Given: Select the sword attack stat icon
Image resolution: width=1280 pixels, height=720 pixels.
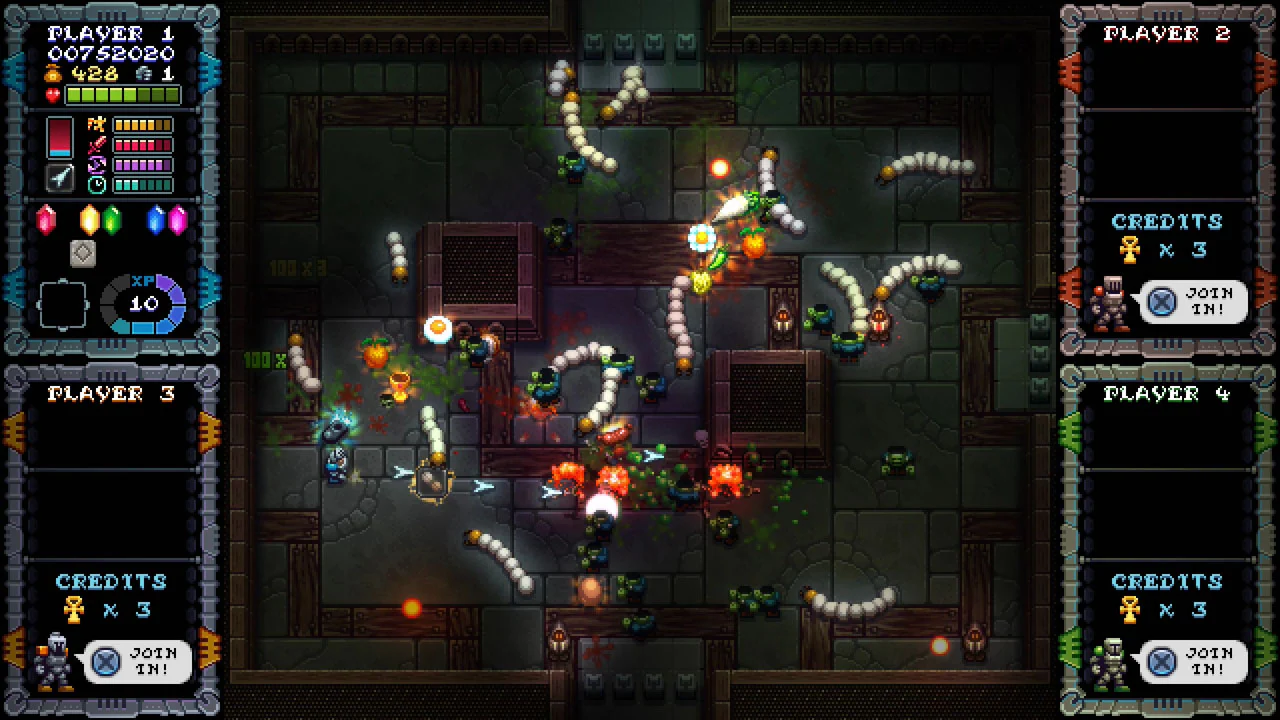Looking at the screenshot, I should 95,145.
